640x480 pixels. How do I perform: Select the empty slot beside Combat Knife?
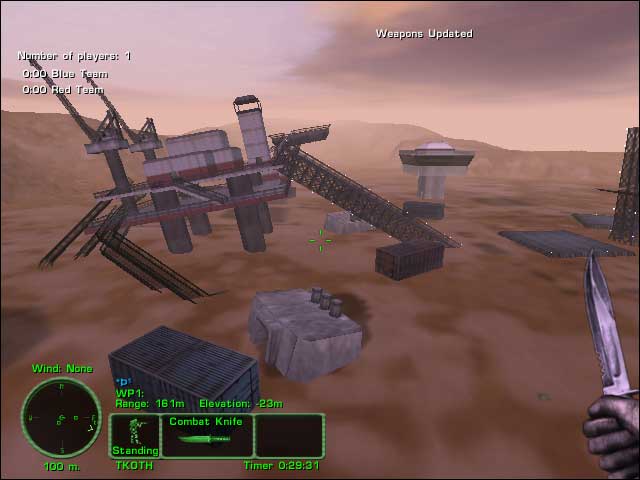(289, 435)
